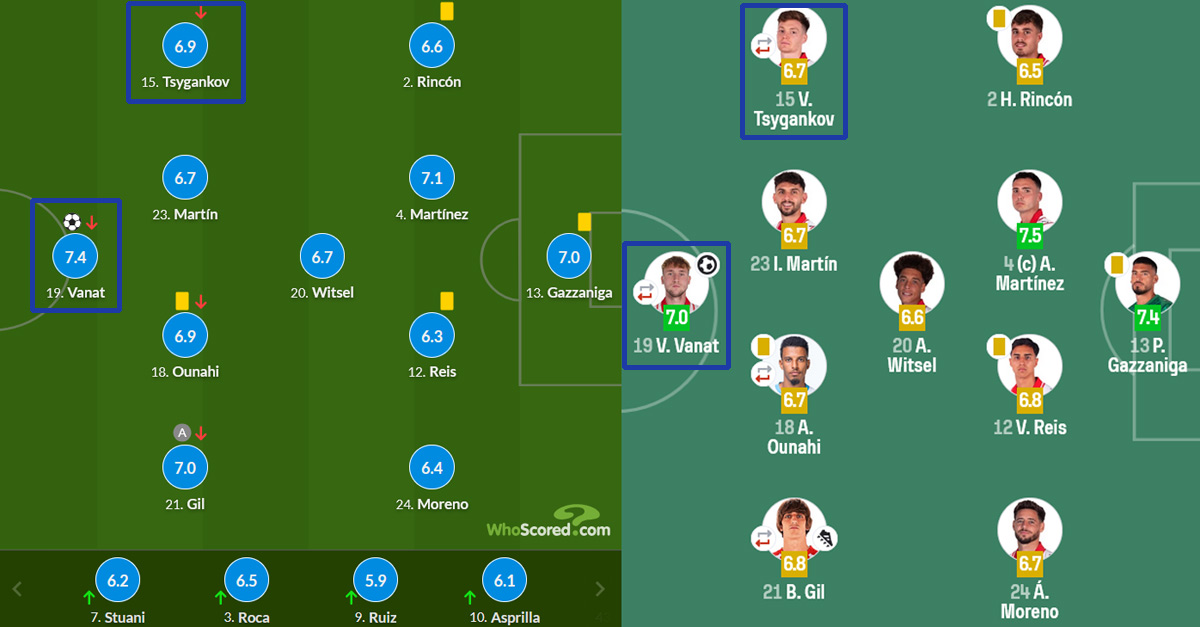Image resolution: width=1200 pixels, height=627 pixels.
Task: Select substitute Roca's 6.5 rating circle
Action: coord(246,581)
